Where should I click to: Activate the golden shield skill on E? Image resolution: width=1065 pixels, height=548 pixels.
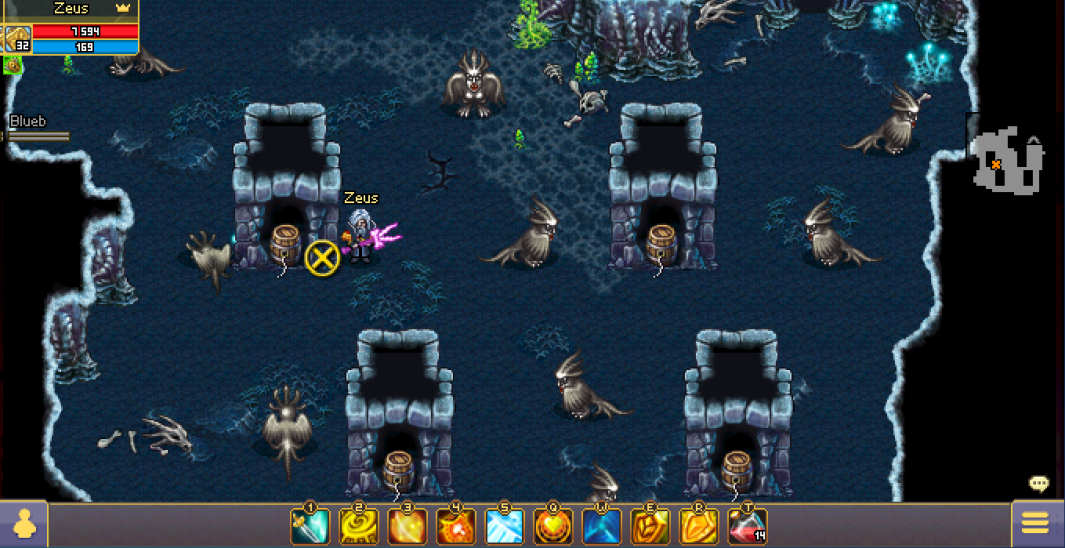point(650,526)
